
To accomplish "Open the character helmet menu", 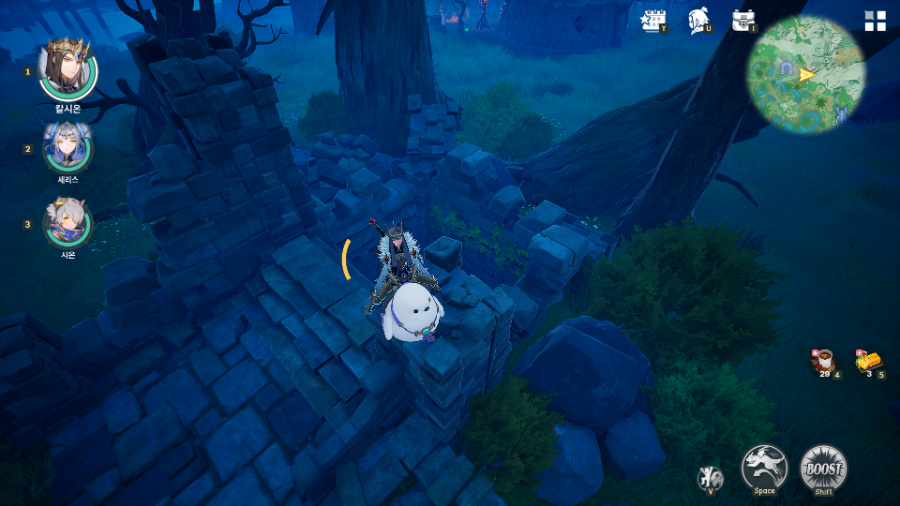I will 700,21.
